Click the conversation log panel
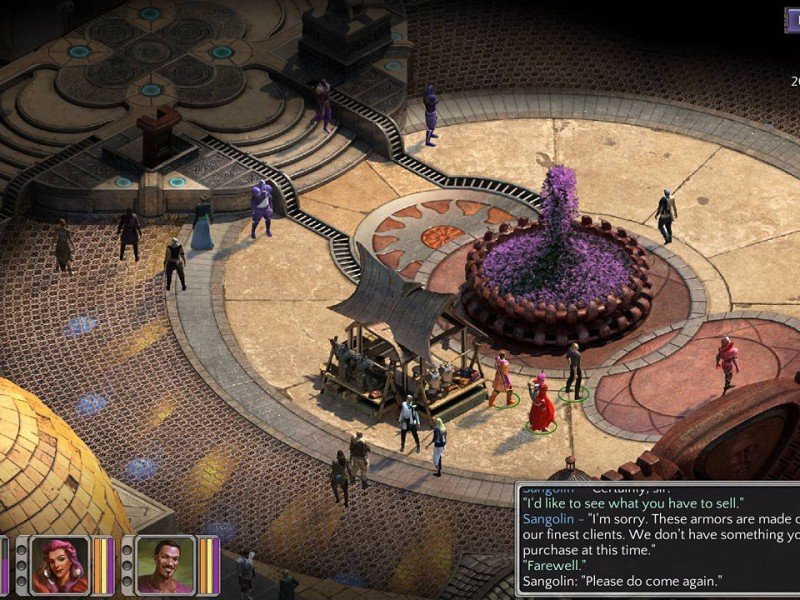This screenshot has width=800, height=600. click(660, 541)
